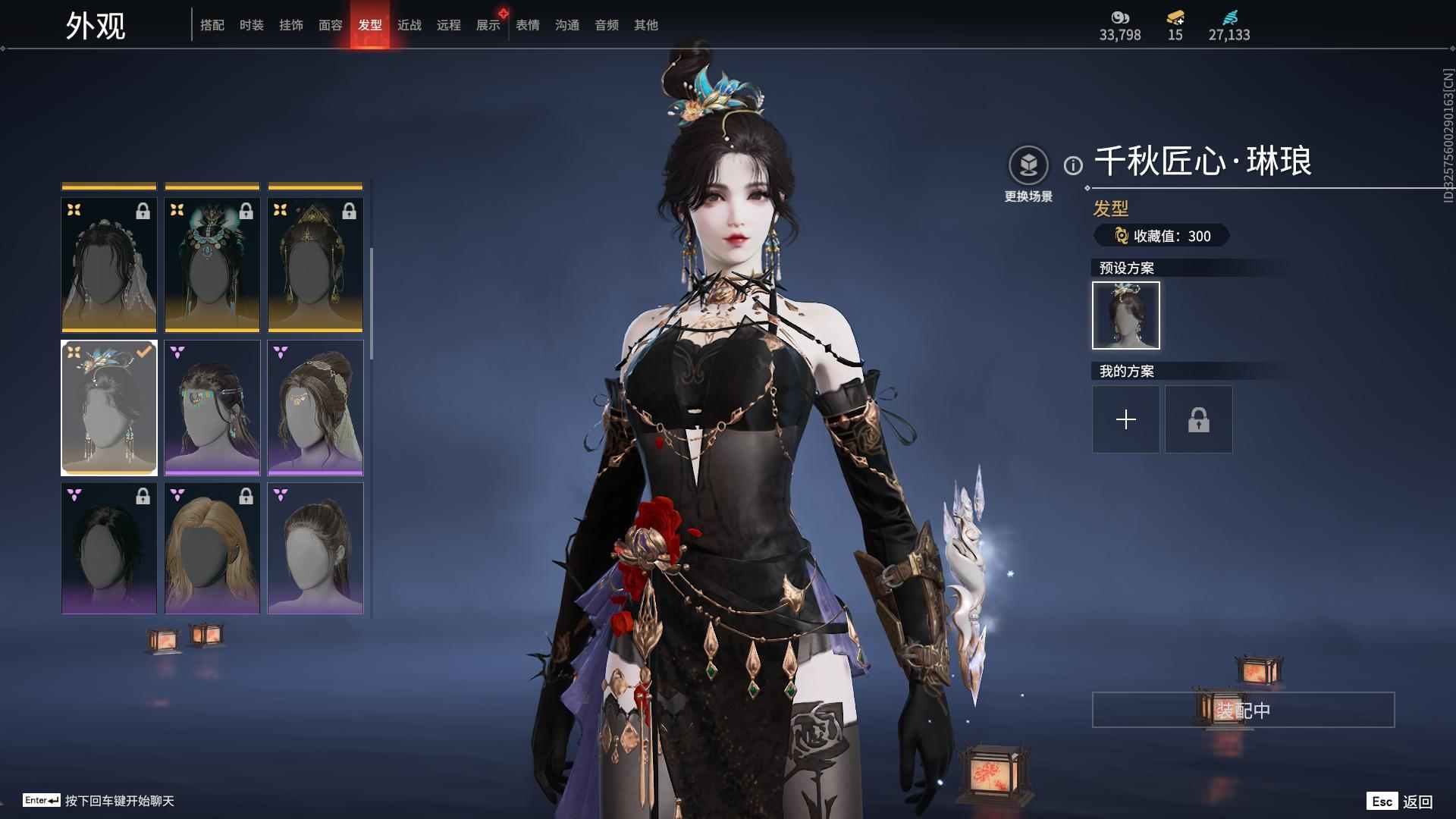Switch to the 搭配 tab
The height and width of the screenshot is (819, 1456).
[x=212, y=25]
